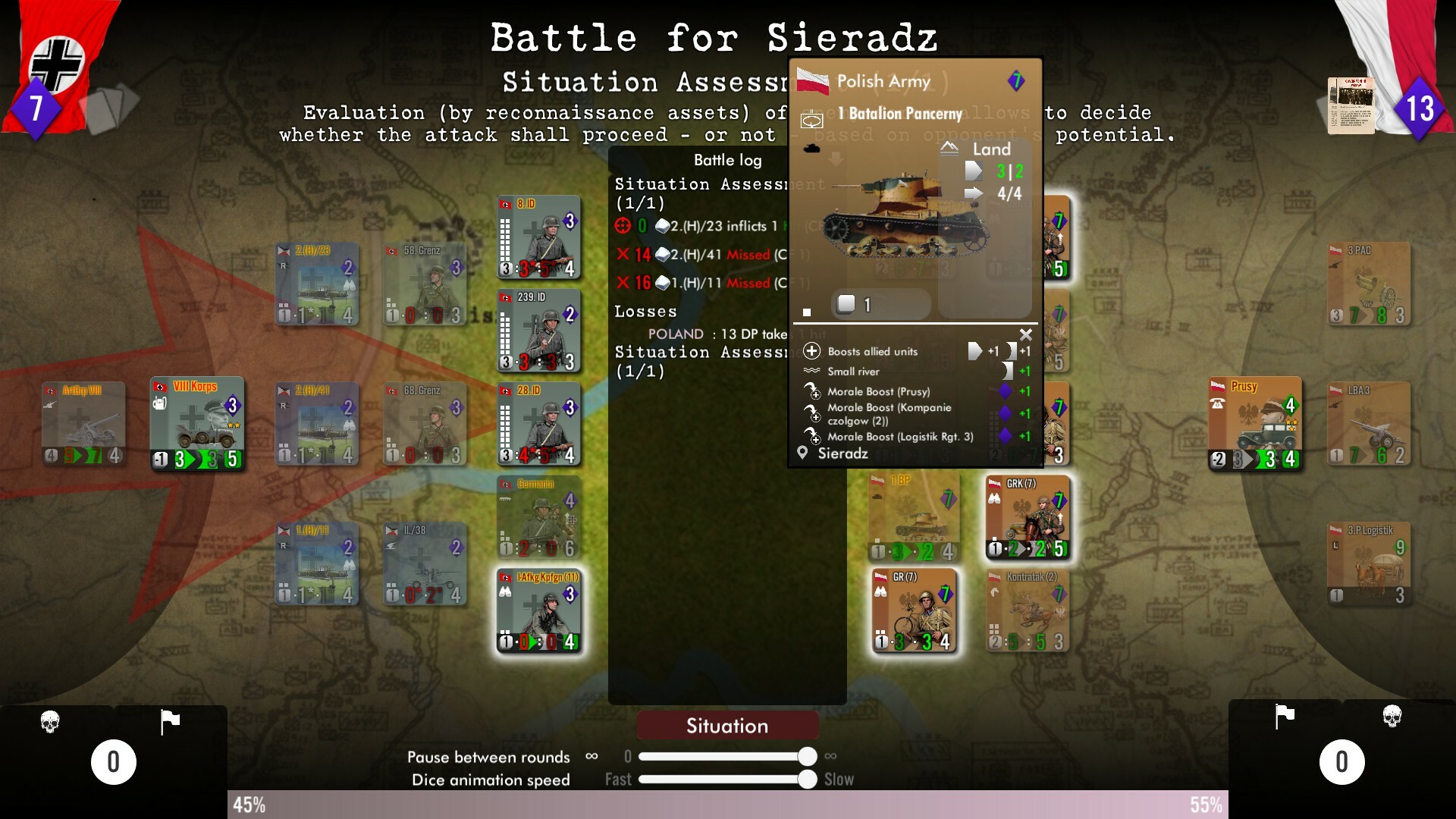
Task: Click the Sieradz location pin icon
Action: pyautogui.click(x=801, y=453)
